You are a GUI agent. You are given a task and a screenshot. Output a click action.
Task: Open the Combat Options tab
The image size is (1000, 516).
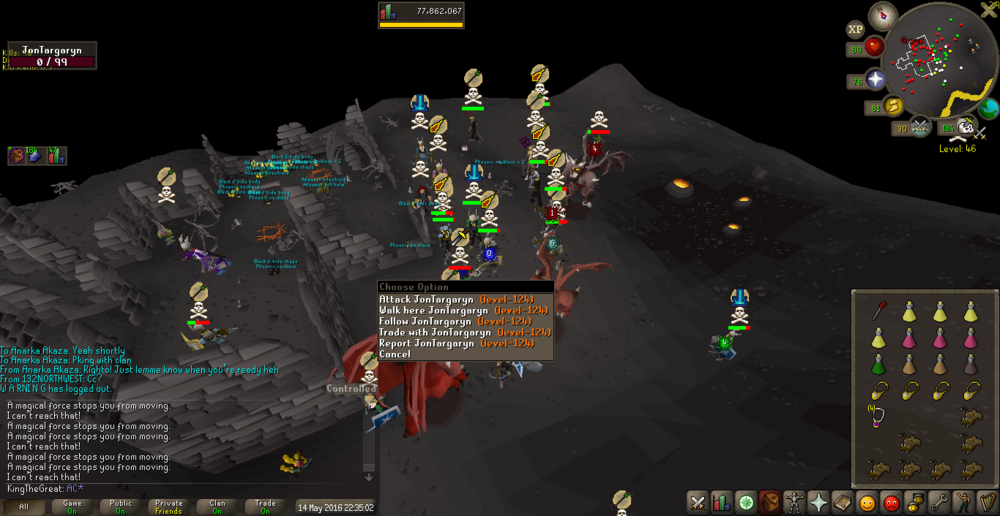tap(697, 503)
